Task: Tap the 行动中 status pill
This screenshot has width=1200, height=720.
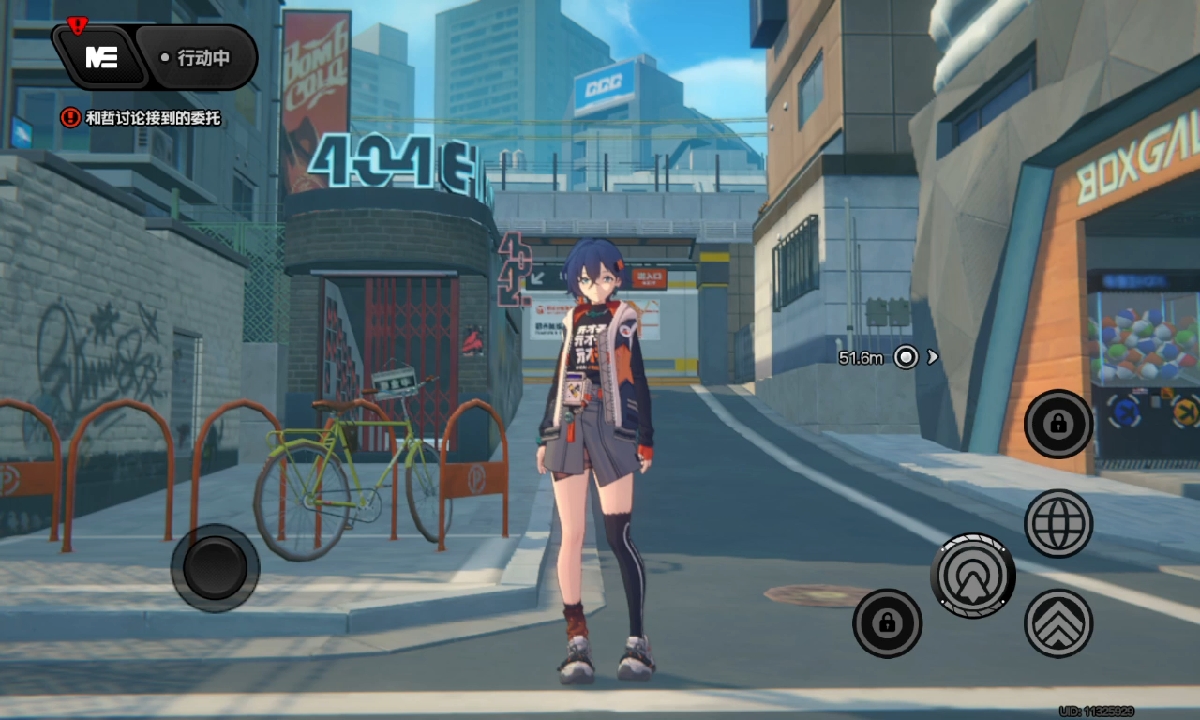Action: coord(197,58)
